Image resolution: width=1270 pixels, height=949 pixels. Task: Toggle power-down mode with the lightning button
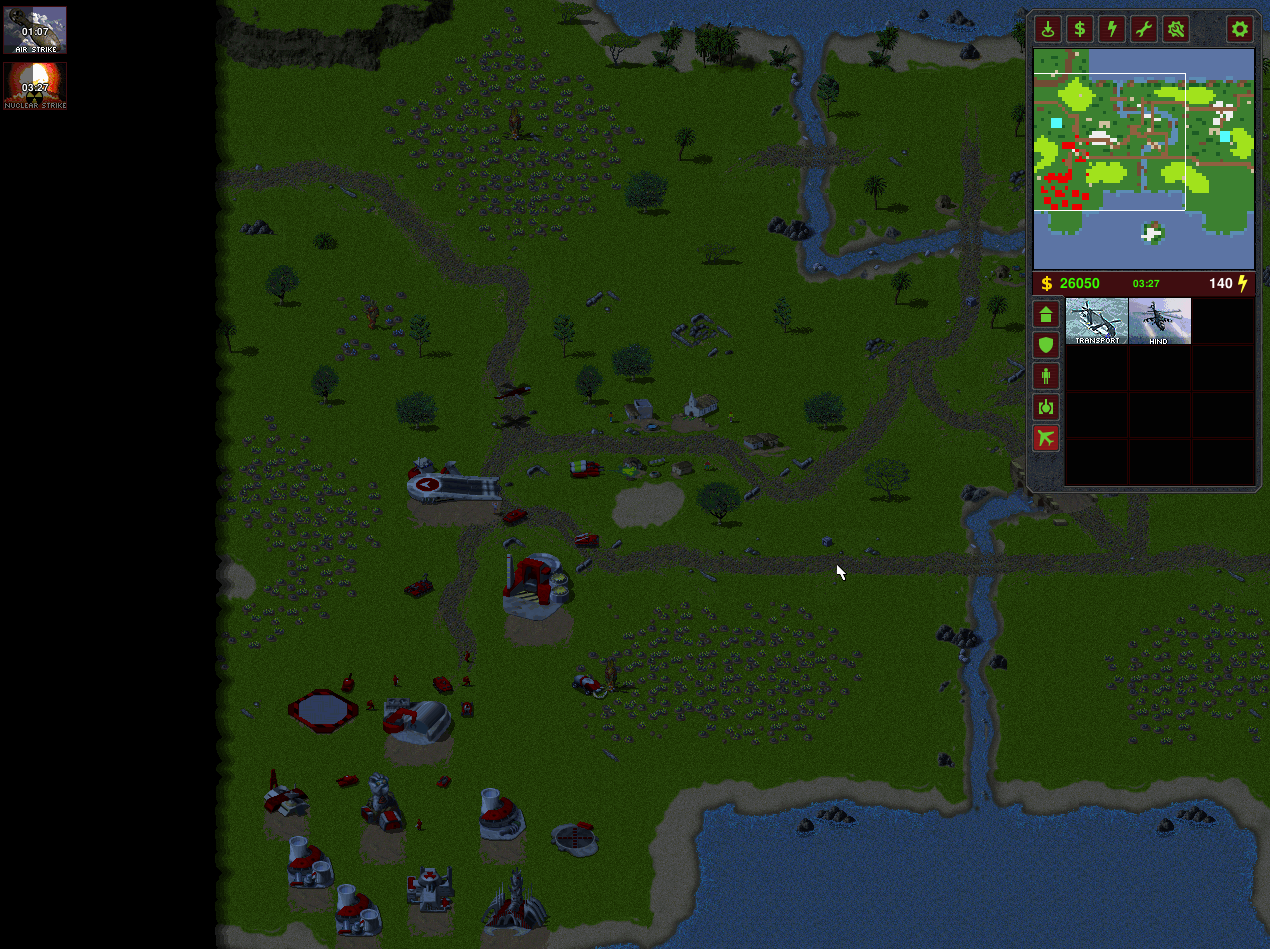click(x=1111, y=29)
